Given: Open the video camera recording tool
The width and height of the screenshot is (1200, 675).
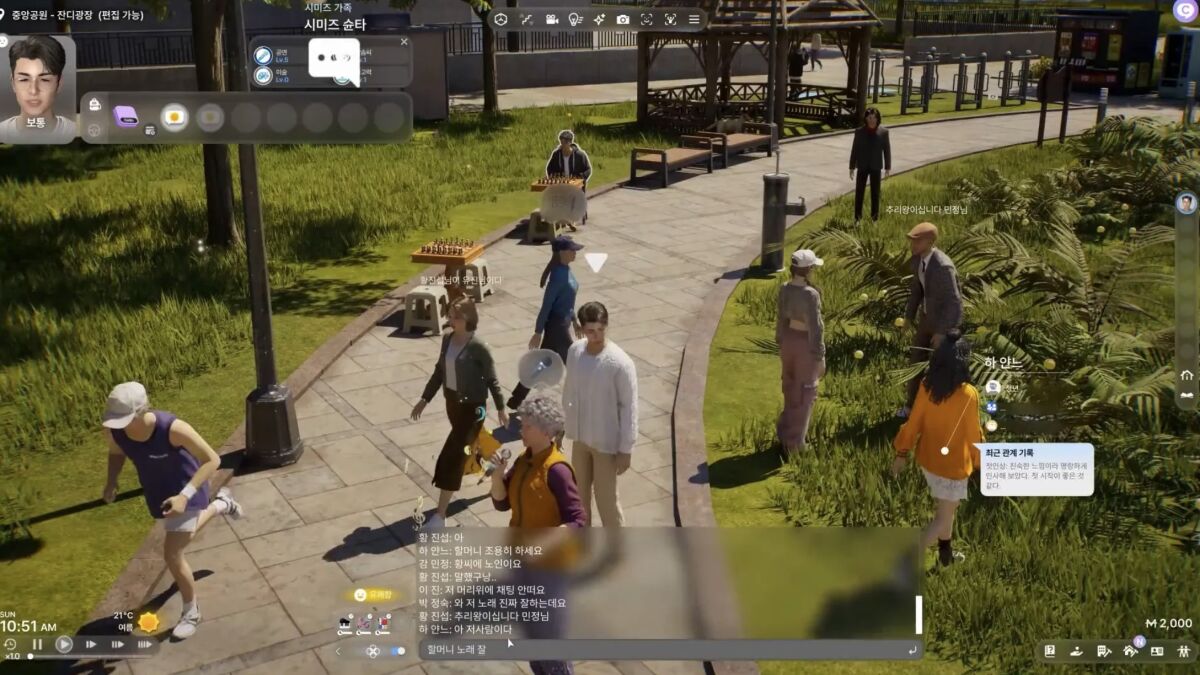Looking at the screenshot, I should point(551,19).
